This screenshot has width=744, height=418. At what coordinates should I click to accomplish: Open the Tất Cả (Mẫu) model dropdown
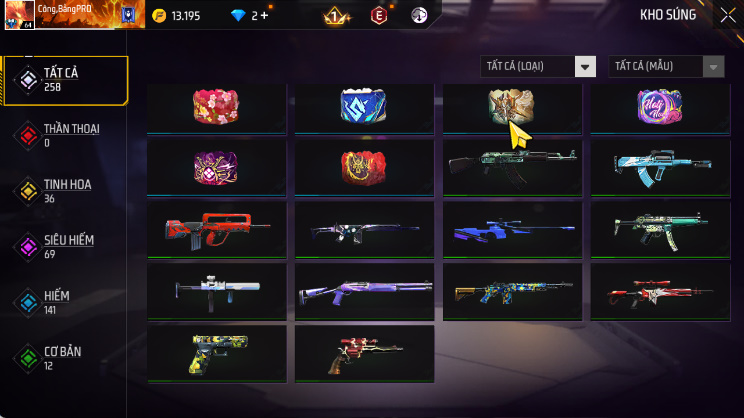point(666,66)
